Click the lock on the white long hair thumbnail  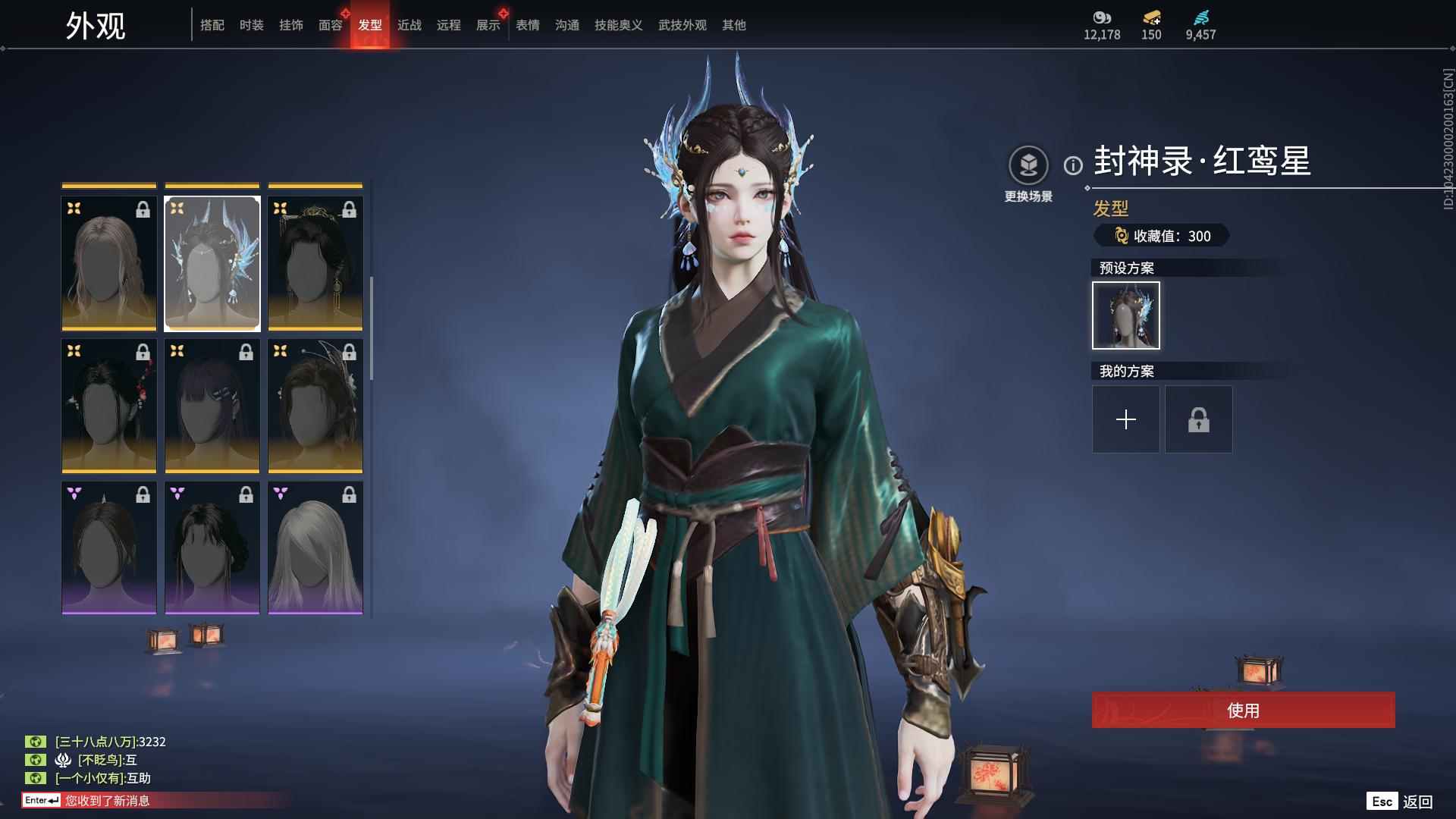click(350, 494)
